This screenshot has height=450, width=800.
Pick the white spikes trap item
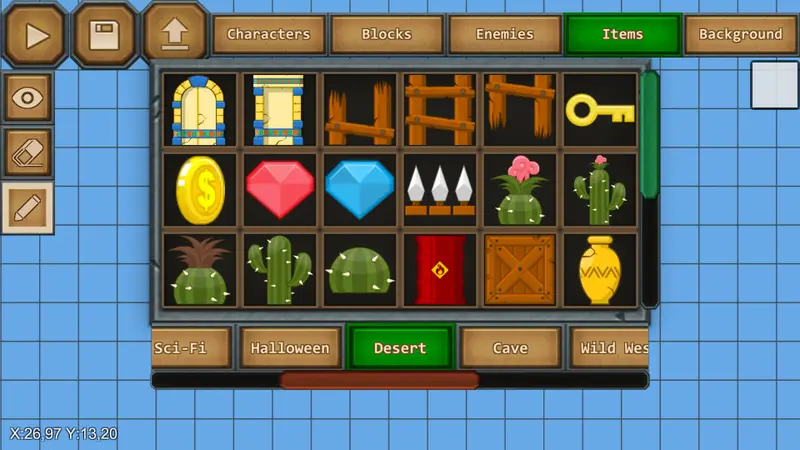pyautogui.click(x=440, y=189)
